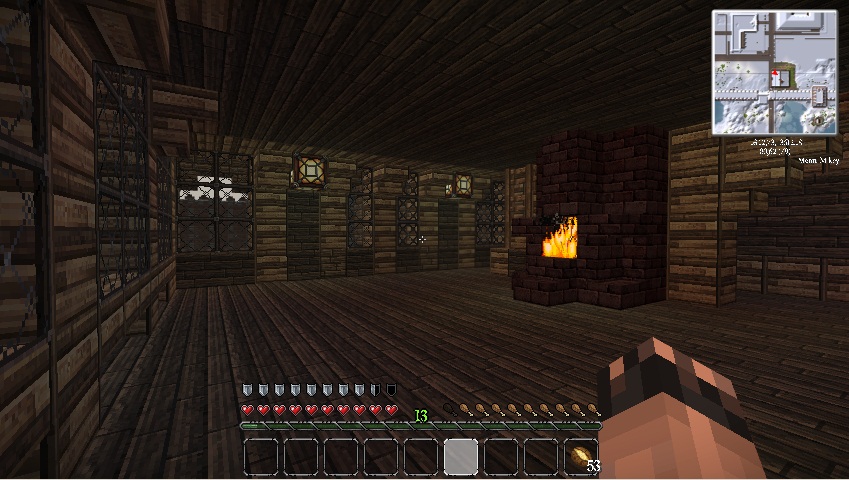Screen dimensions: 849x480
Task: Click the highlighted selected hotbar slot
Action: click(461, 457)
